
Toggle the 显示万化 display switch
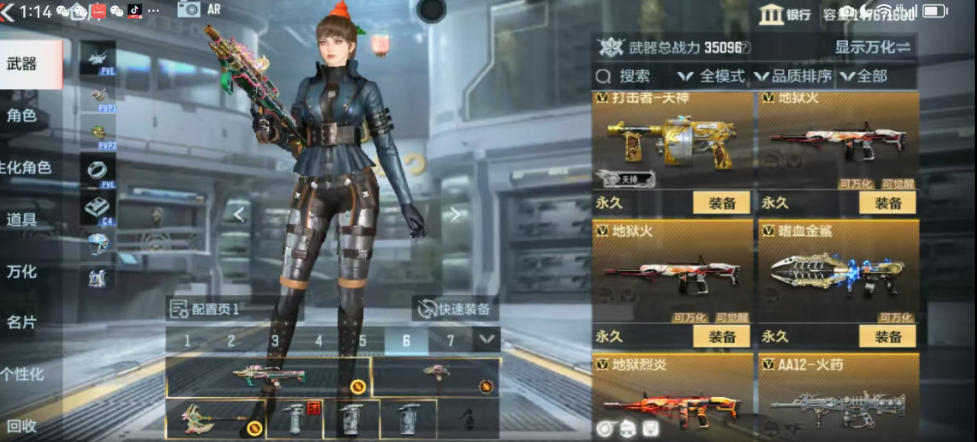point(873,47)
